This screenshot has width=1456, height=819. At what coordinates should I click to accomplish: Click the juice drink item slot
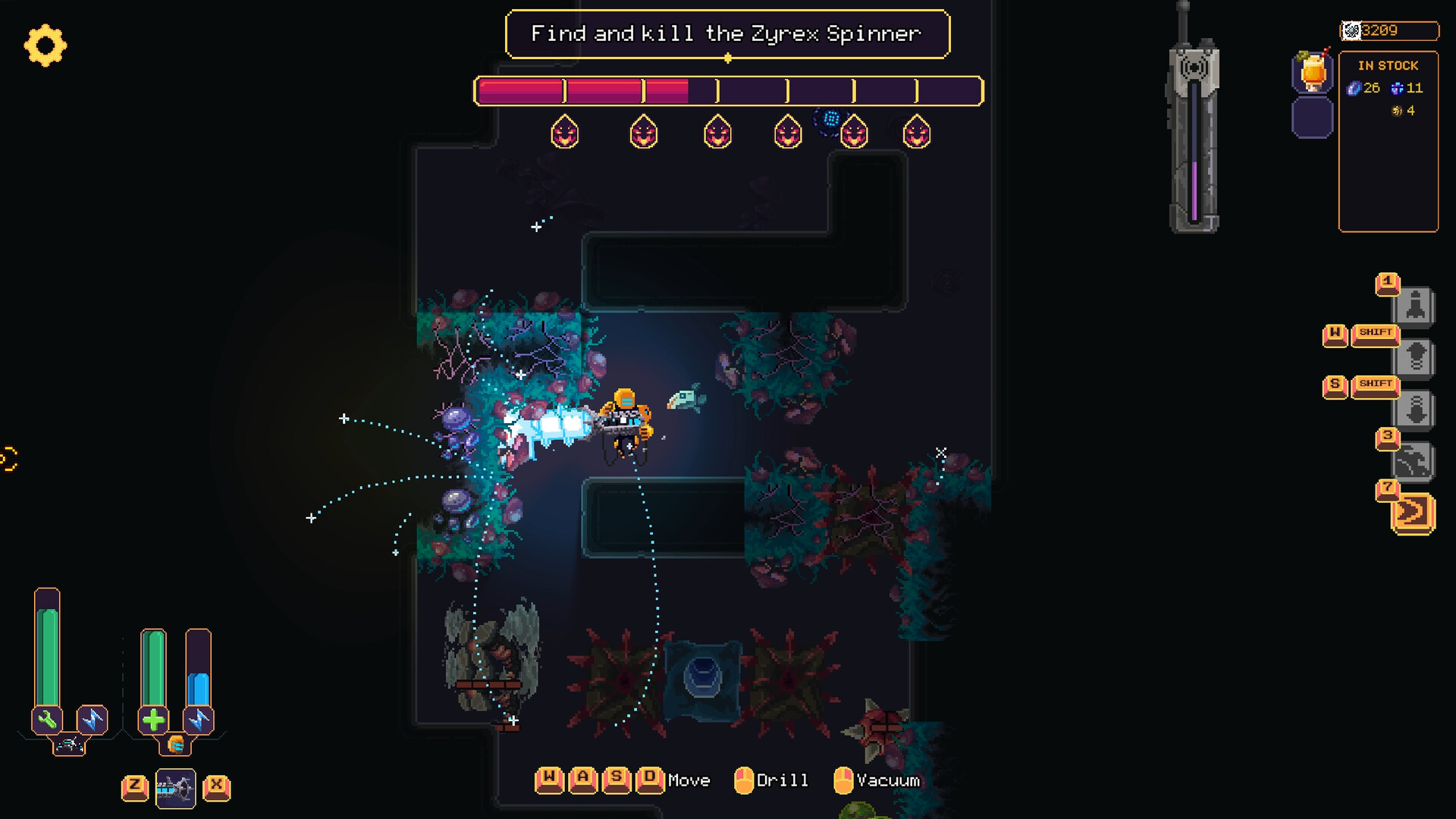[1311, 73]
